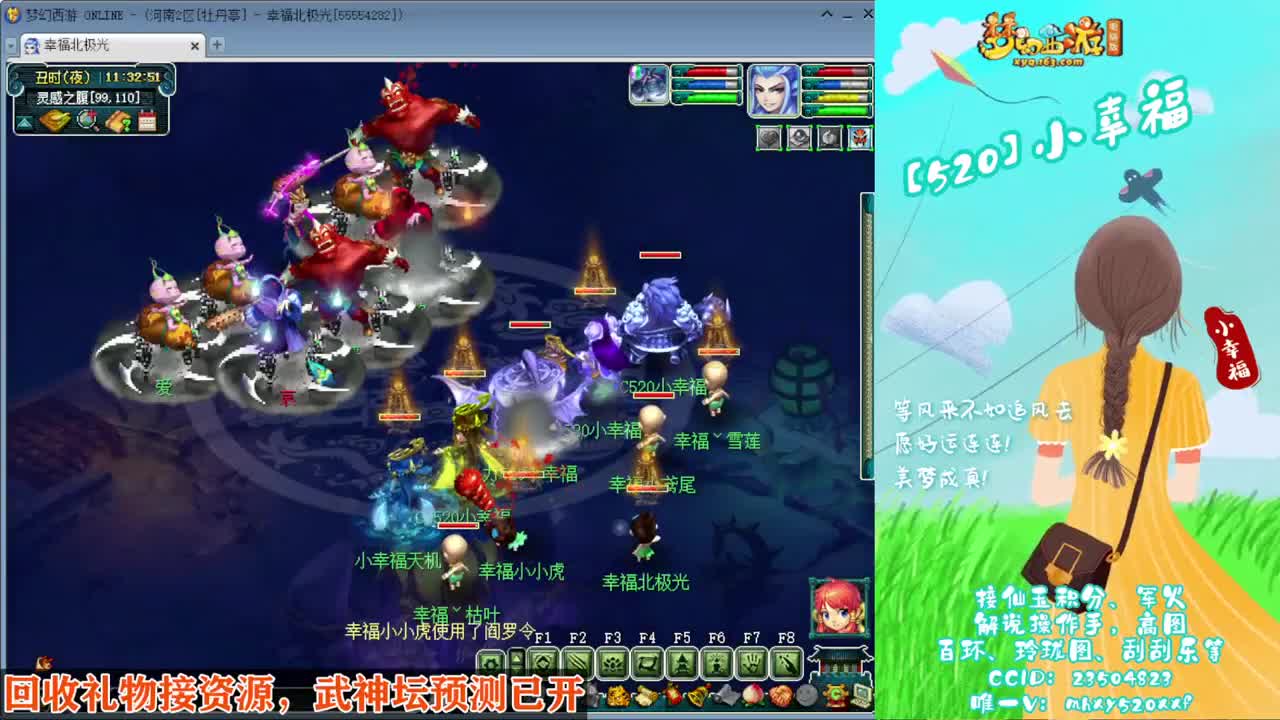This screenshot has width=1280, height=720.
Task: Click the small up arrow above the skill bar
Action: (x=516, y=659)
